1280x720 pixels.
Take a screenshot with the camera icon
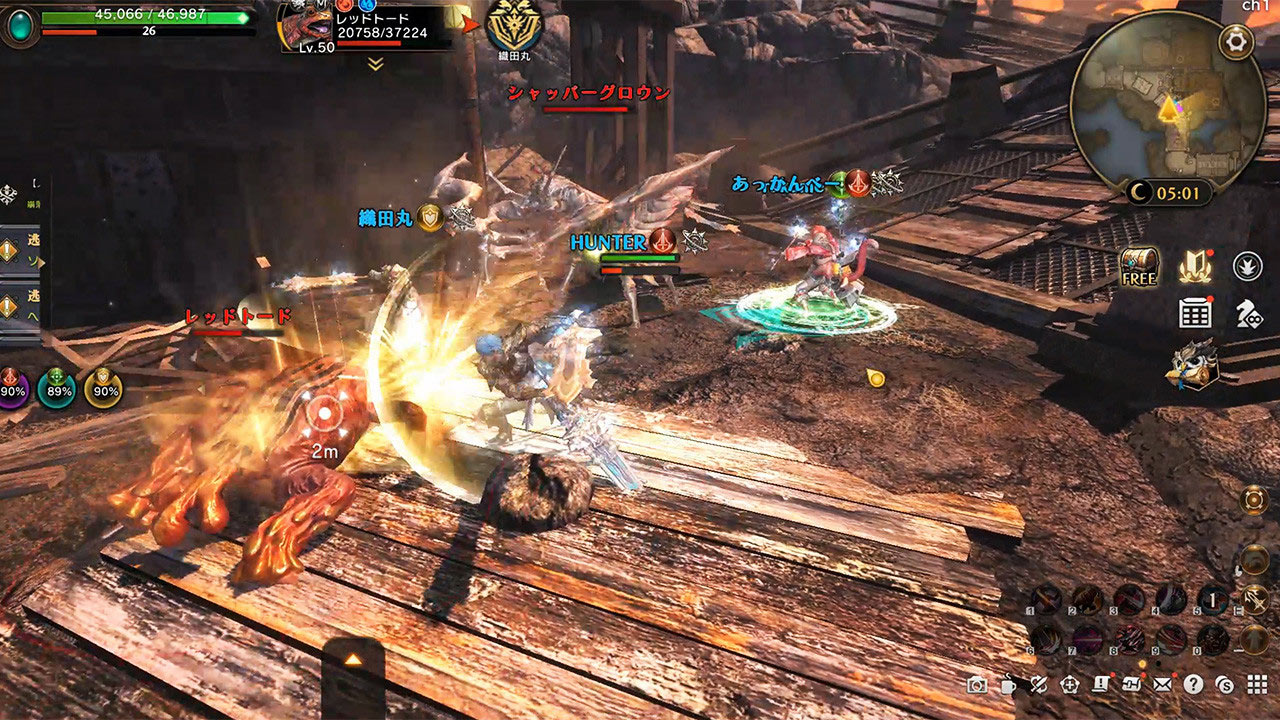(977, 685)
